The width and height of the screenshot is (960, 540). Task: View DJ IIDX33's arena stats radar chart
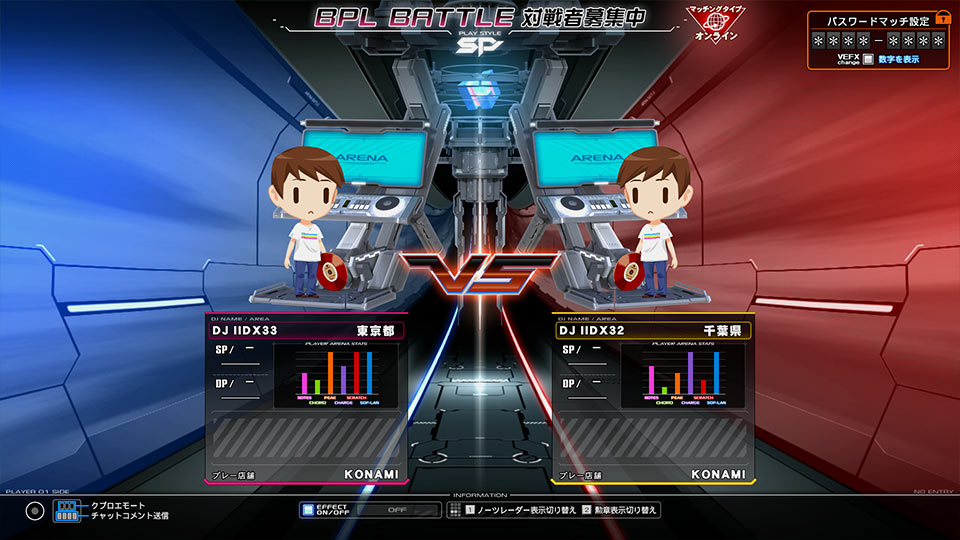(336, 375)
